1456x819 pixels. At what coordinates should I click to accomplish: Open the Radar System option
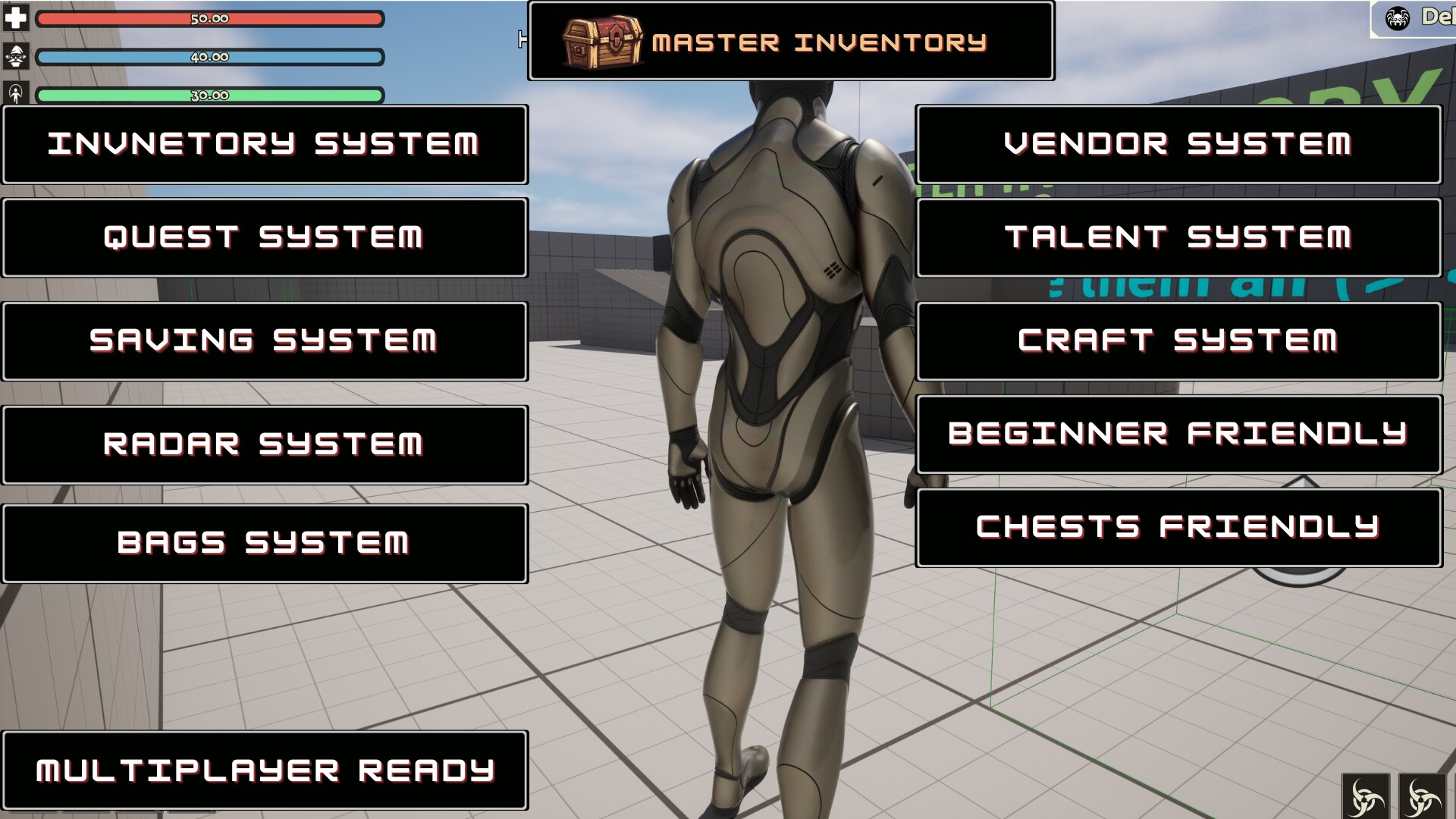pos(265,444)
